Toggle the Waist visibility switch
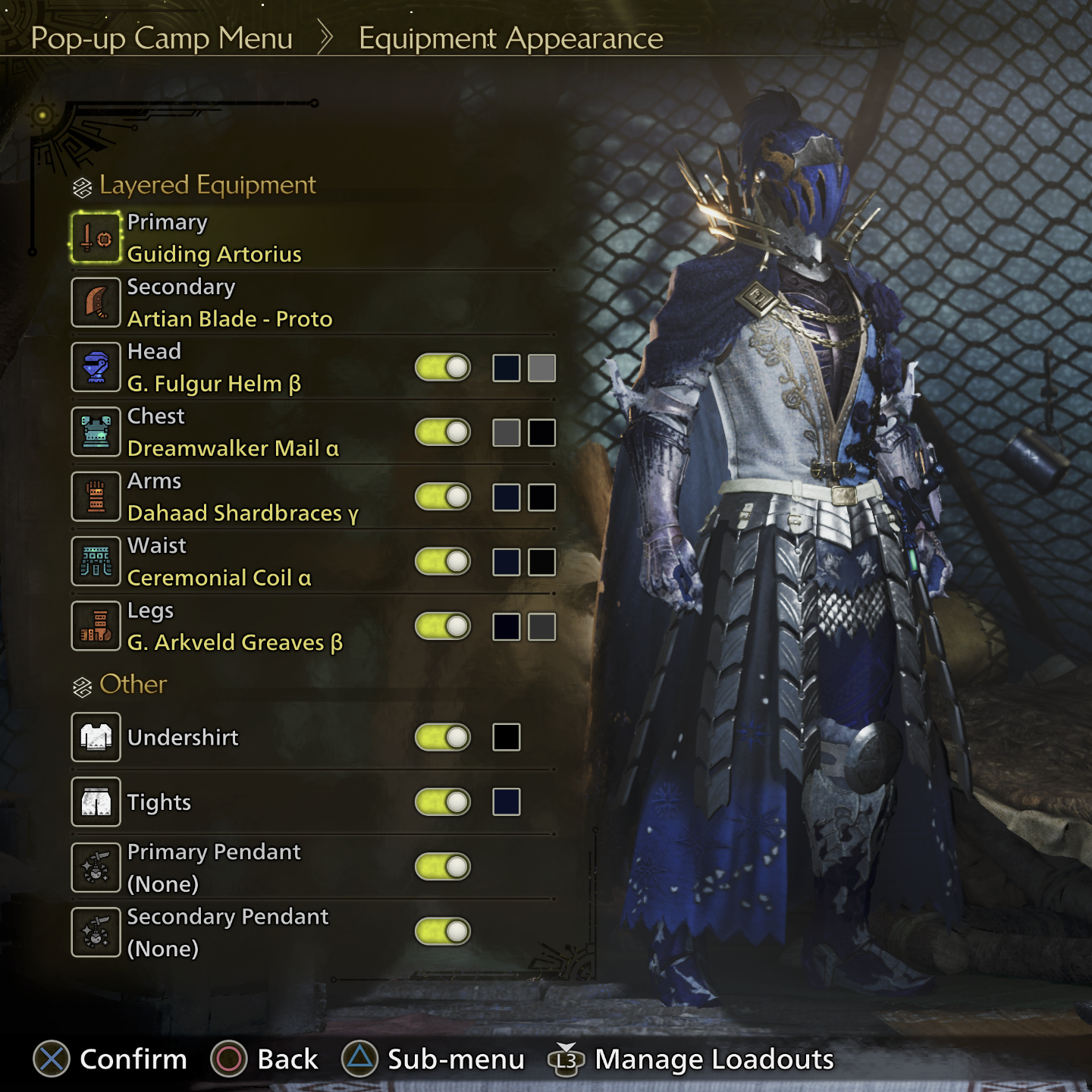 point(443,562)
